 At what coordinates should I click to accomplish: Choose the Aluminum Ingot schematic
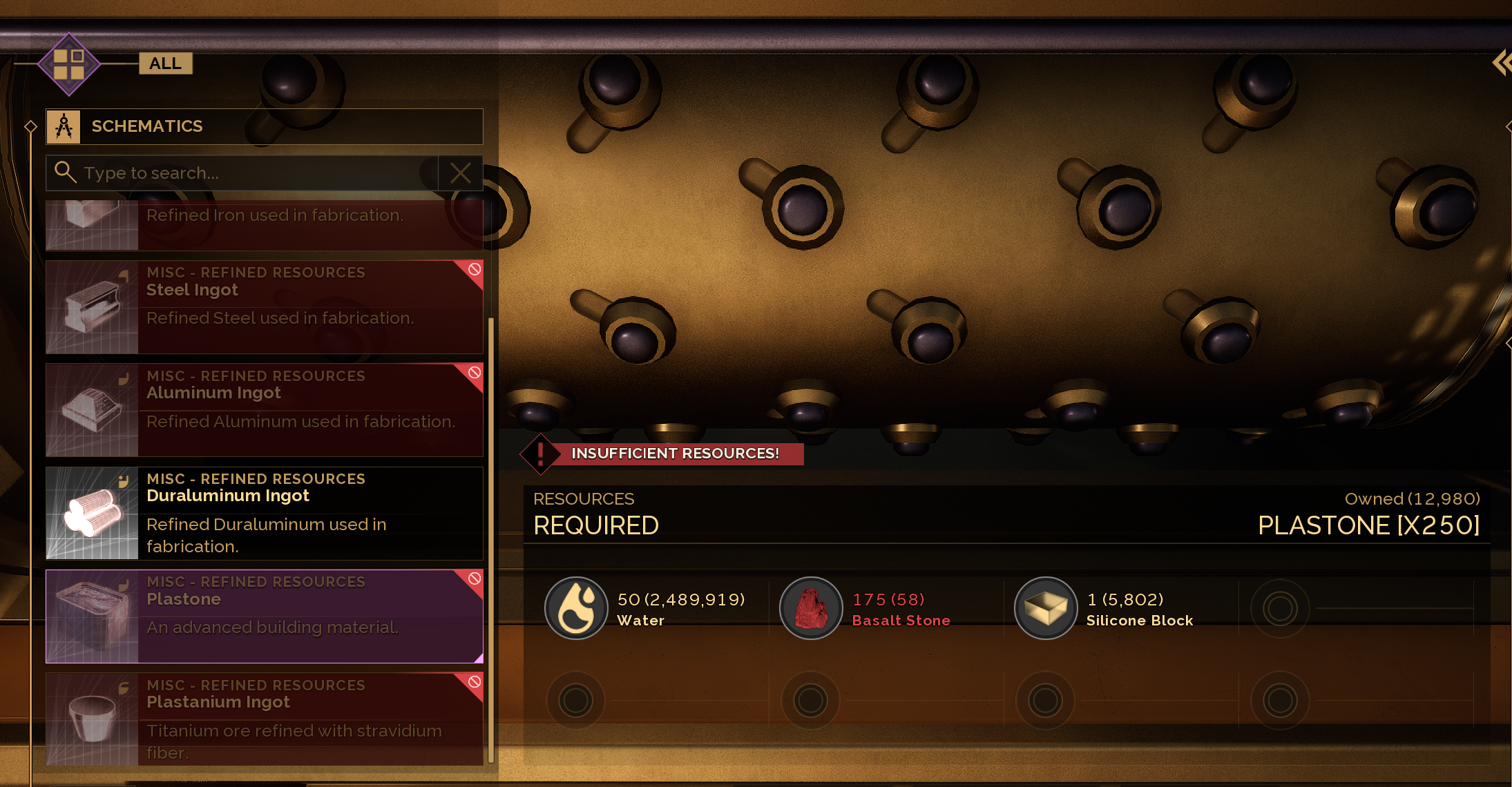(265, 410)
